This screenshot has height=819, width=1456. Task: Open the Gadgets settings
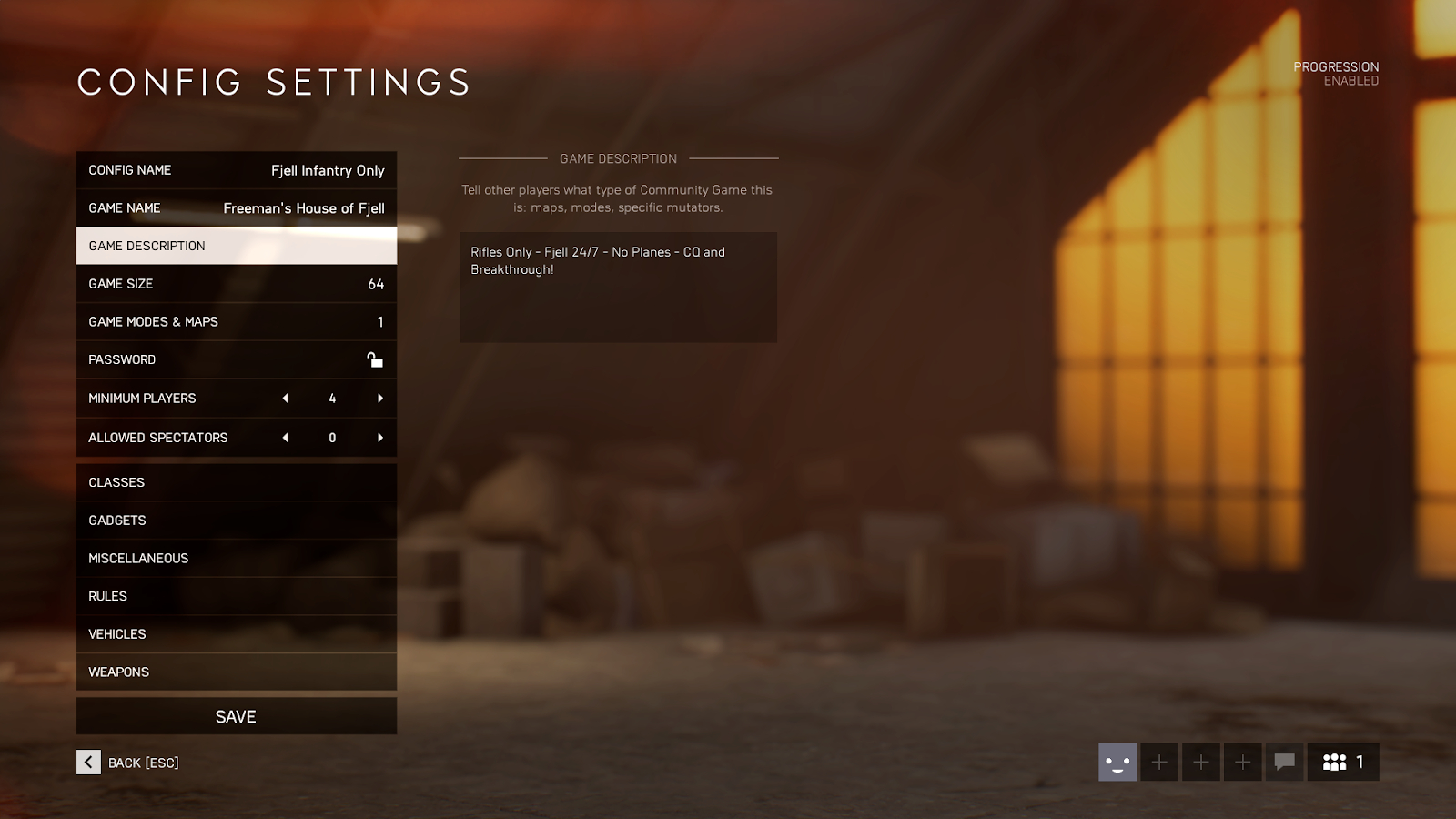(x=236, y=521)
